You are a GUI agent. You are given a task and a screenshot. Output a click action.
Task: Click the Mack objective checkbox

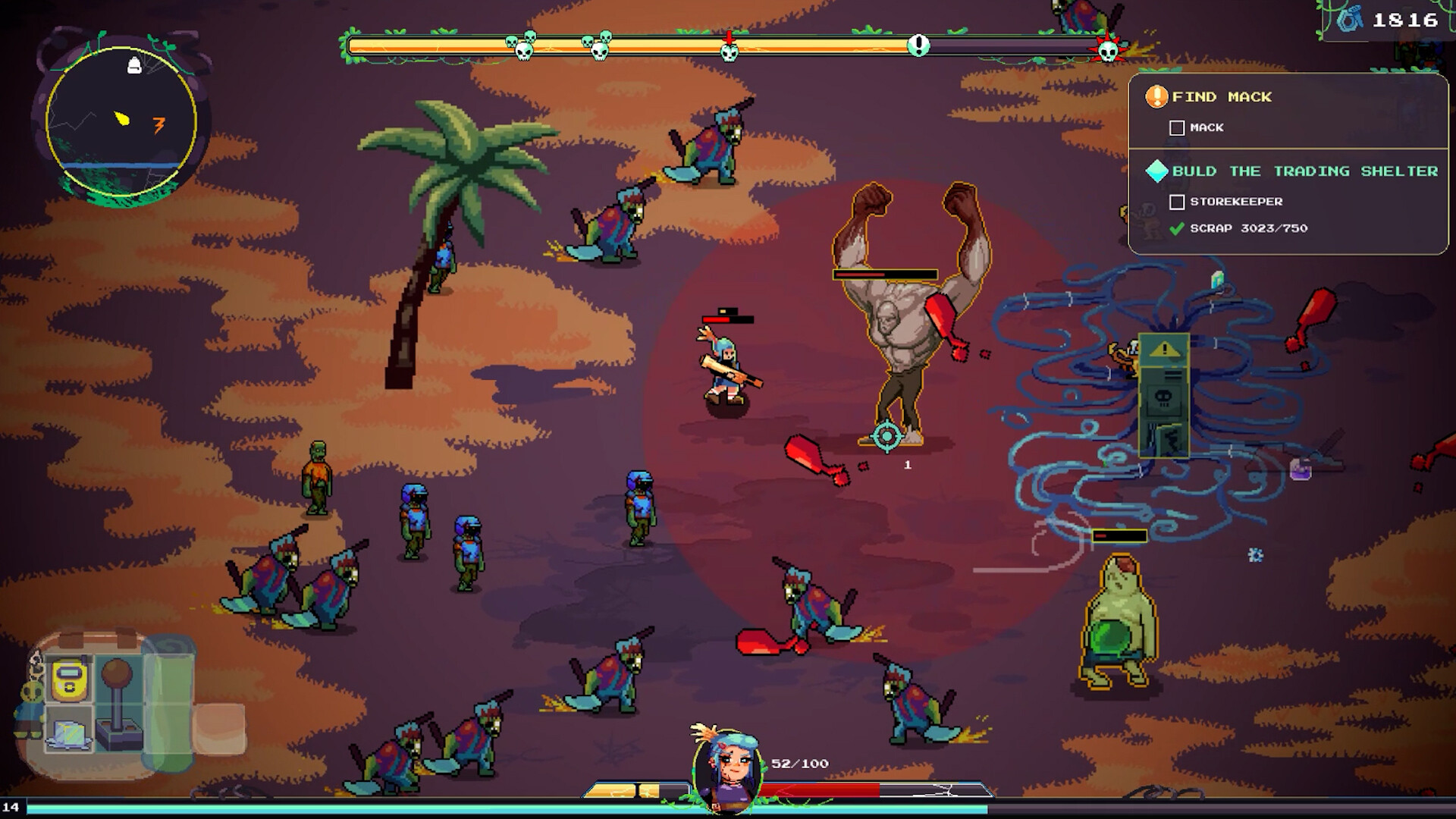point(1177,128)
